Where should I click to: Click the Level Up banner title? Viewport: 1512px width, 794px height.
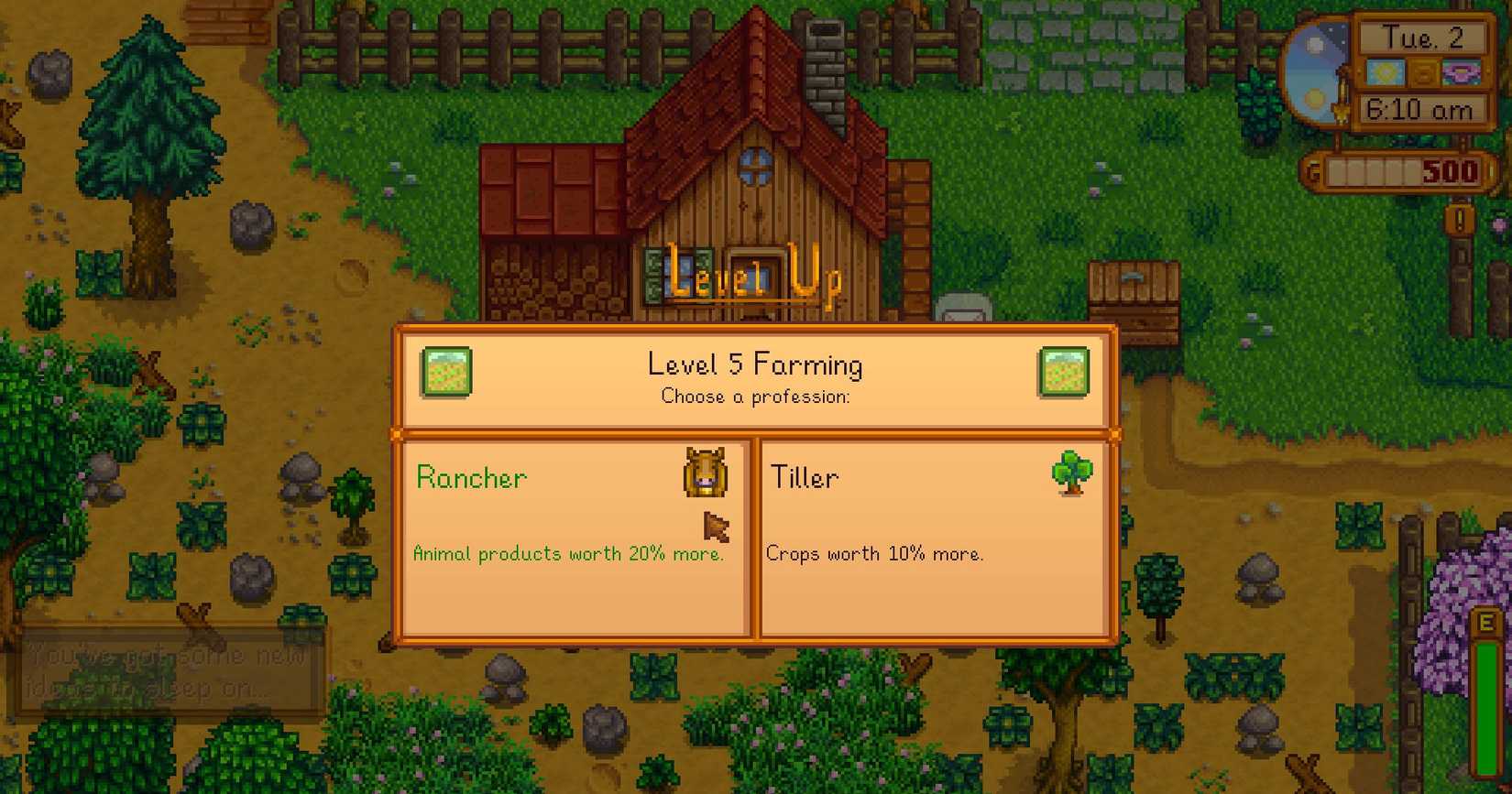(755, 277)
